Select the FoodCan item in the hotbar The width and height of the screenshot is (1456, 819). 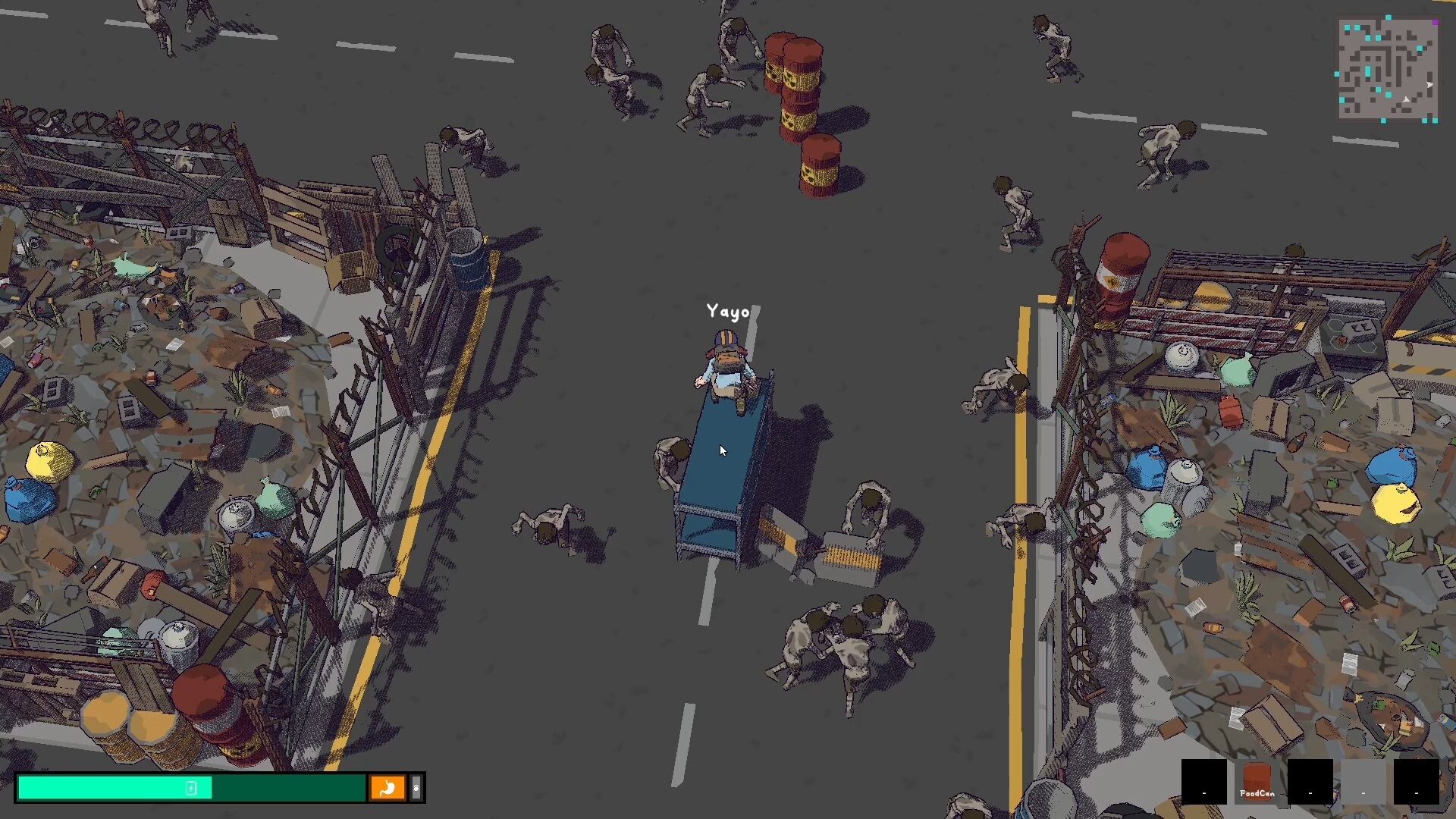tap(1257, 783)
